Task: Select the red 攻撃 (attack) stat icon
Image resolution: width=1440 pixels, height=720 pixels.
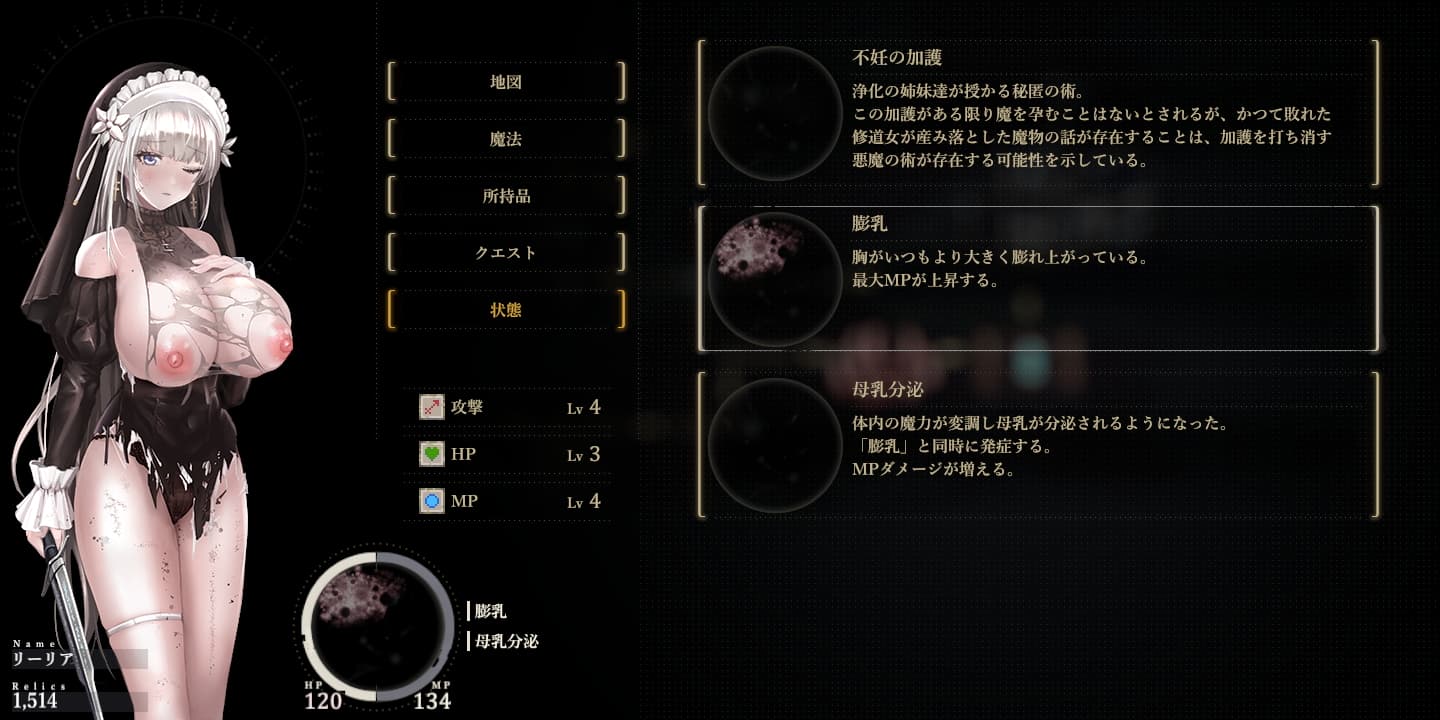Action: pyautogui.click(x=430, y=406)
